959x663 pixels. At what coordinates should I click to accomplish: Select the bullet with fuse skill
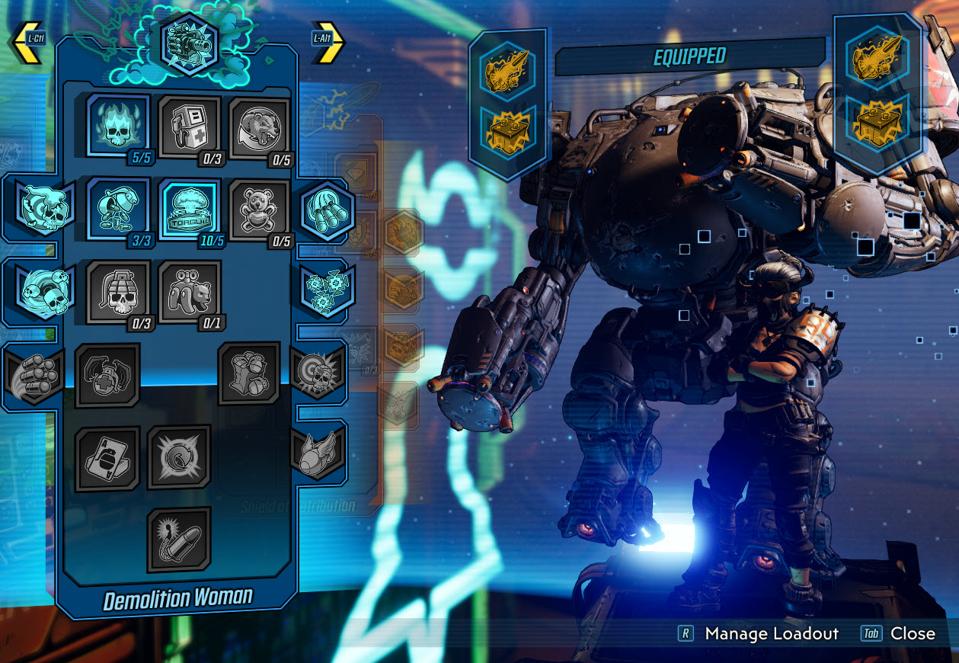coord(179,539)
